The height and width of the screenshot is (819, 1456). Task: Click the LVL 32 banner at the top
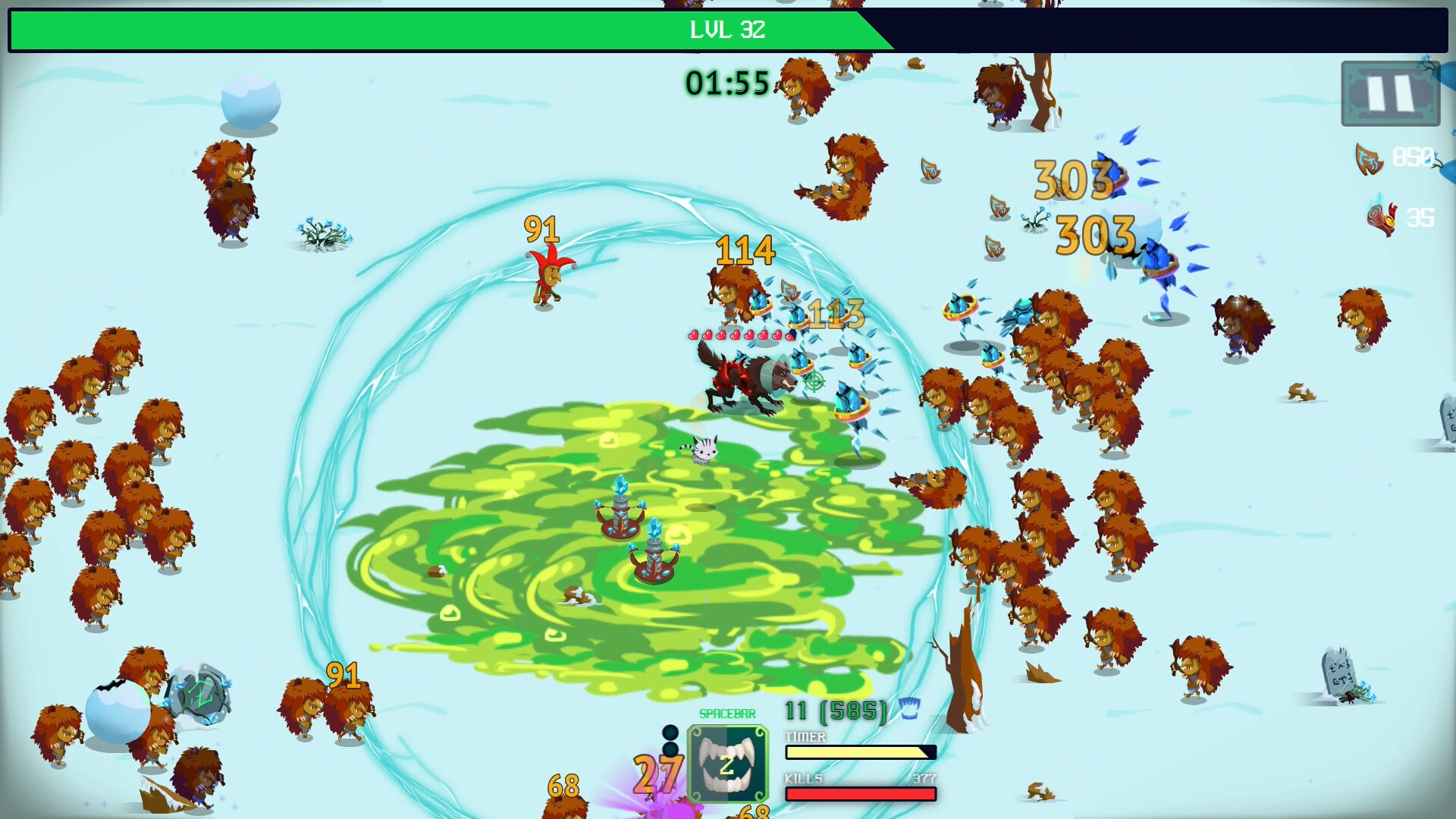(x=727, y=31)
